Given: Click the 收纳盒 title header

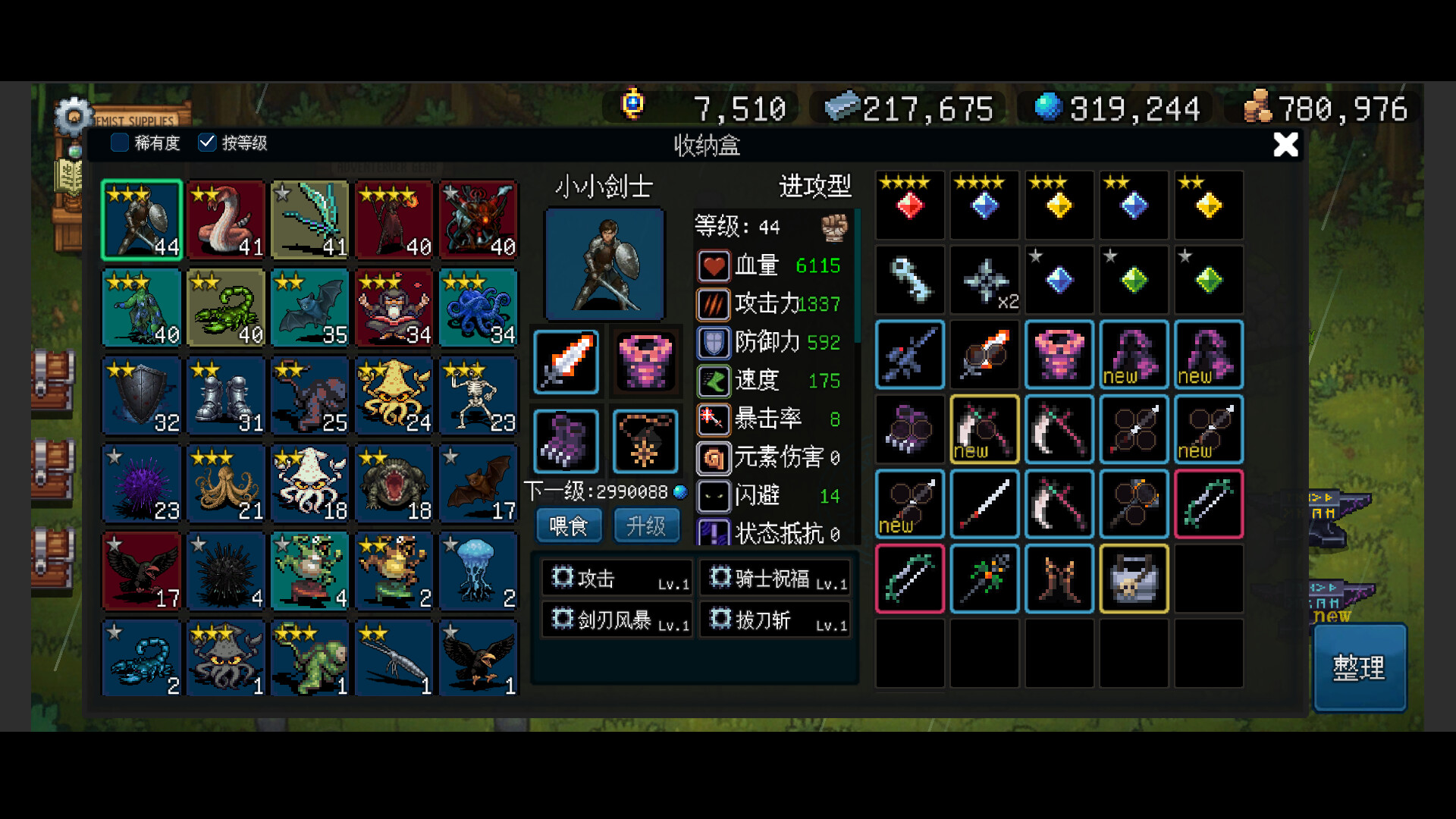Looking at the screenshot, I should pyautogui.click(x=707, y=146).
